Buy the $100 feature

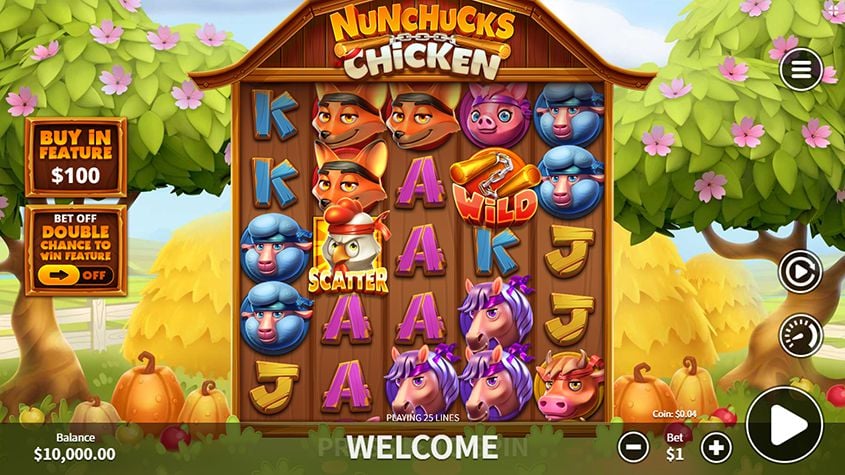pyautogui.click(x=76, y=158)
